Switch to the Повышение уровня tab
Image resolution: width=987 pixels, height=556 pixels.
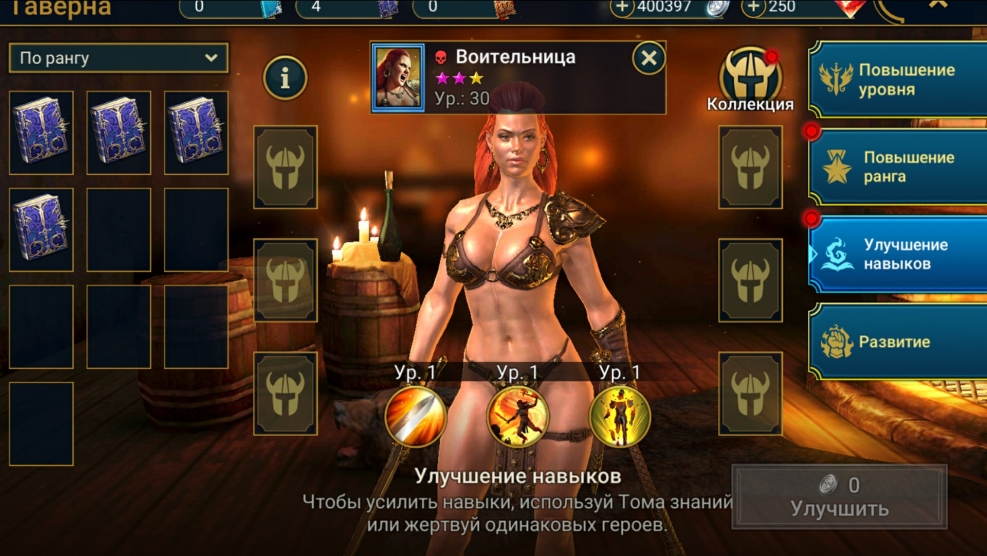click(x=897, y=80)
